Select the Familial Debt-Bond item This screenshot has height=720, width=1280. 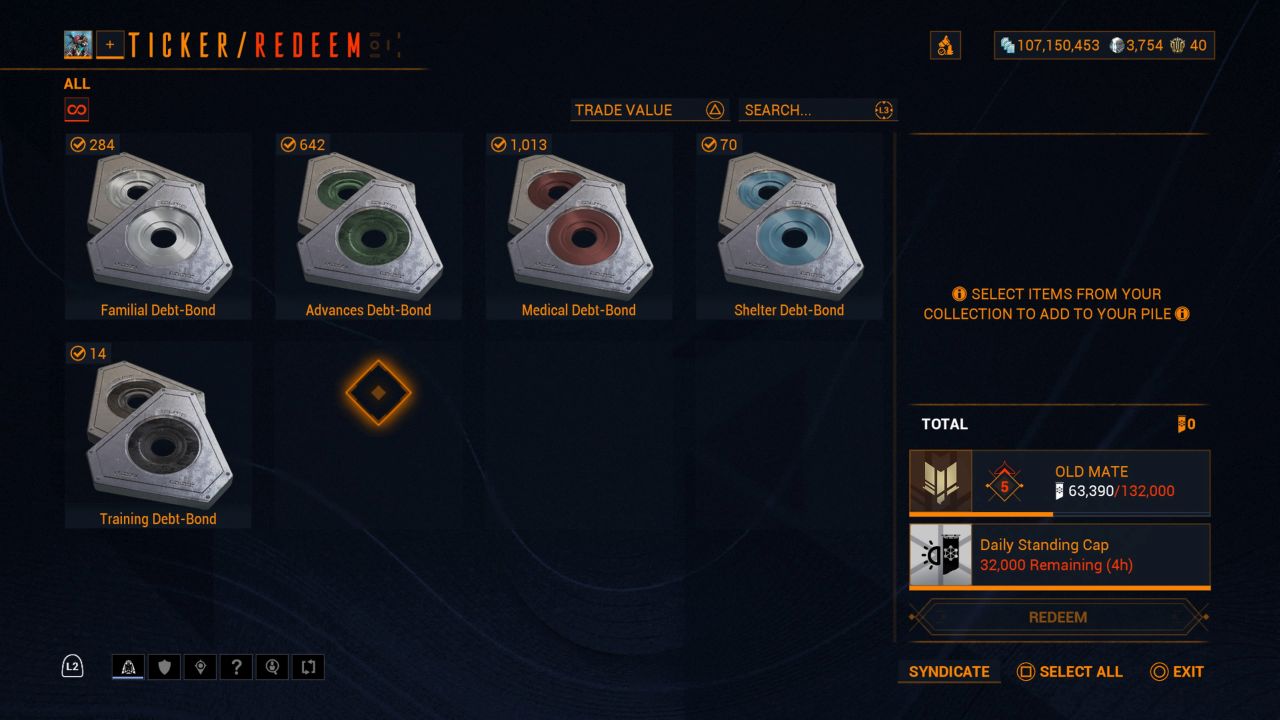(x=158, y=226)
